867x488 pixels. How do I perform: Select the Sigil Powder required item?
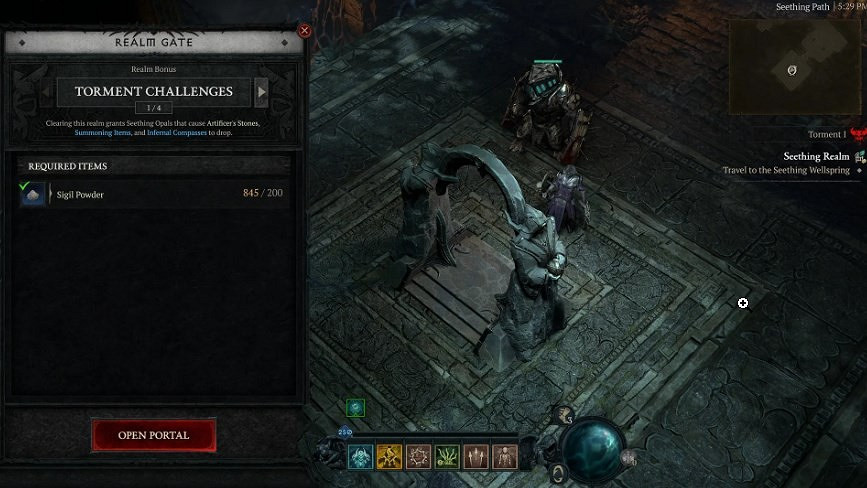[33, 193]
